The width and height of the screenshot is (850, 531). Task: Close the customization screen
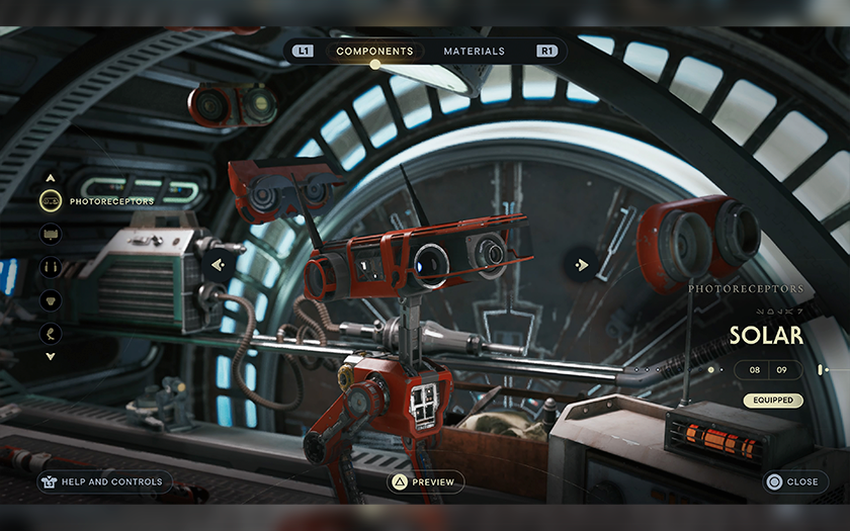(x=793, y=482)
